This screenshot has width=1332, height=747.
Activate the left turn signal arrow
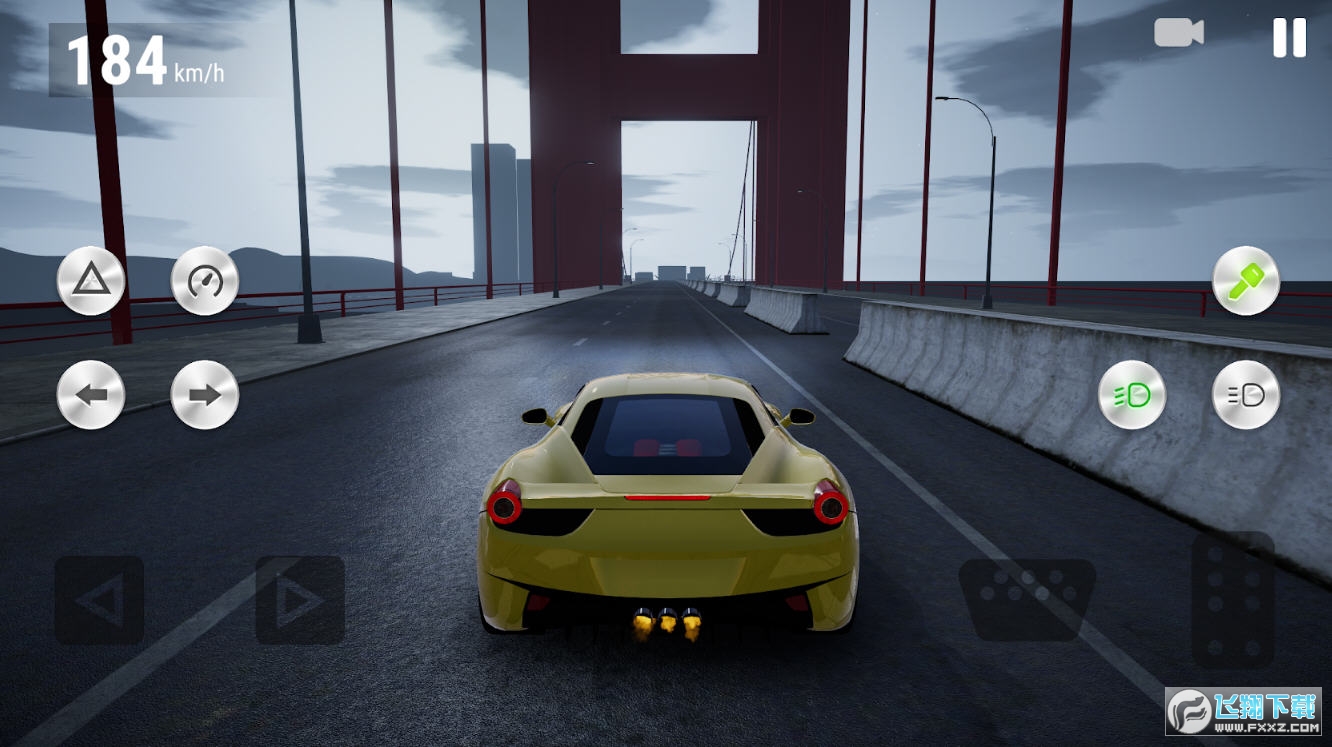pyautogui.click(x=91, y=395)
